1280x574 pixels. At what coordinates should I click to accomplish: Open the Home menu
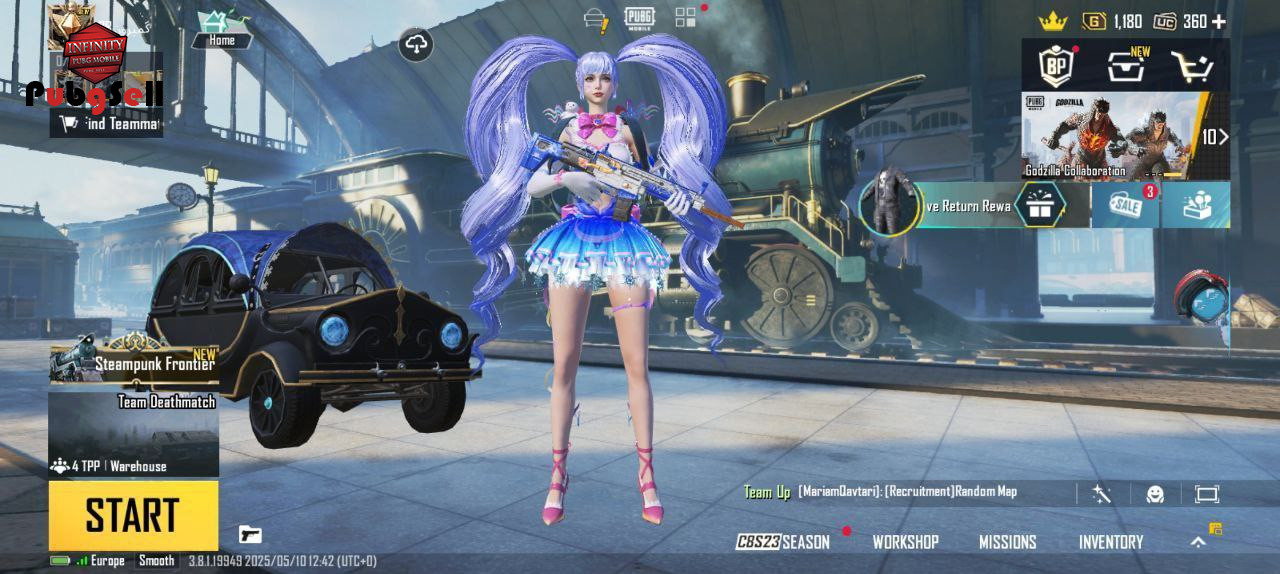(x=222, y=28)
